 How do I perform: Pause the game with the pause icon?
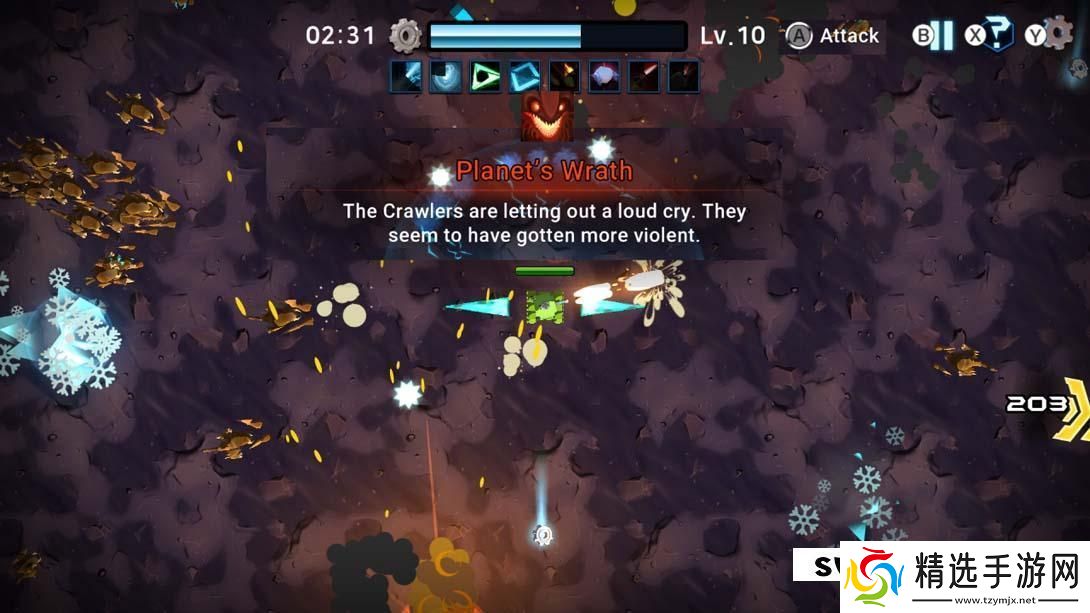pos(941,36)
